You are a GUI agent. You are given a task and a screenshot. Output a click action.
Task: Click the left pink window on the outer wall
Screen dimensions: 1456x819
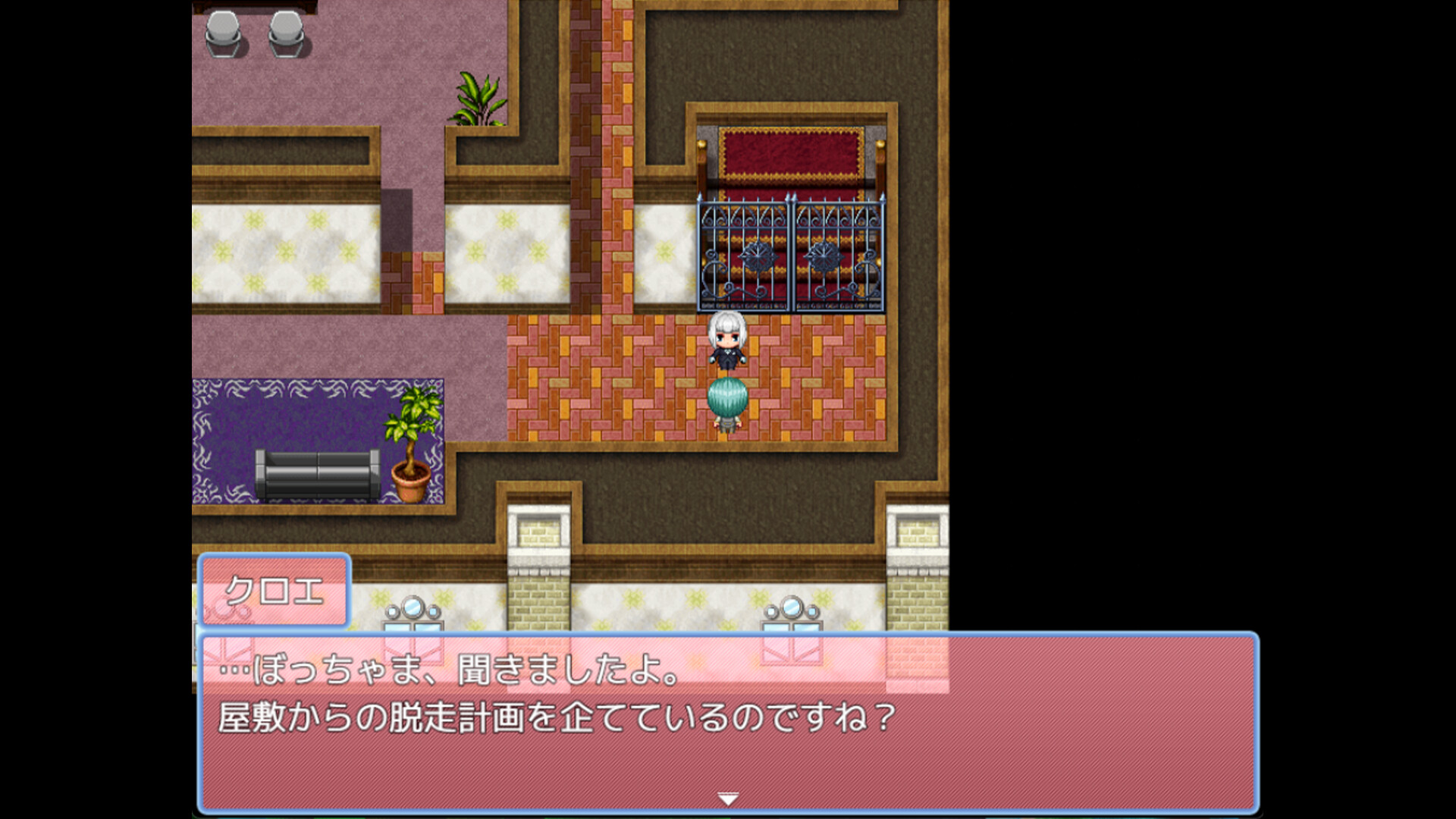(413, 629)
